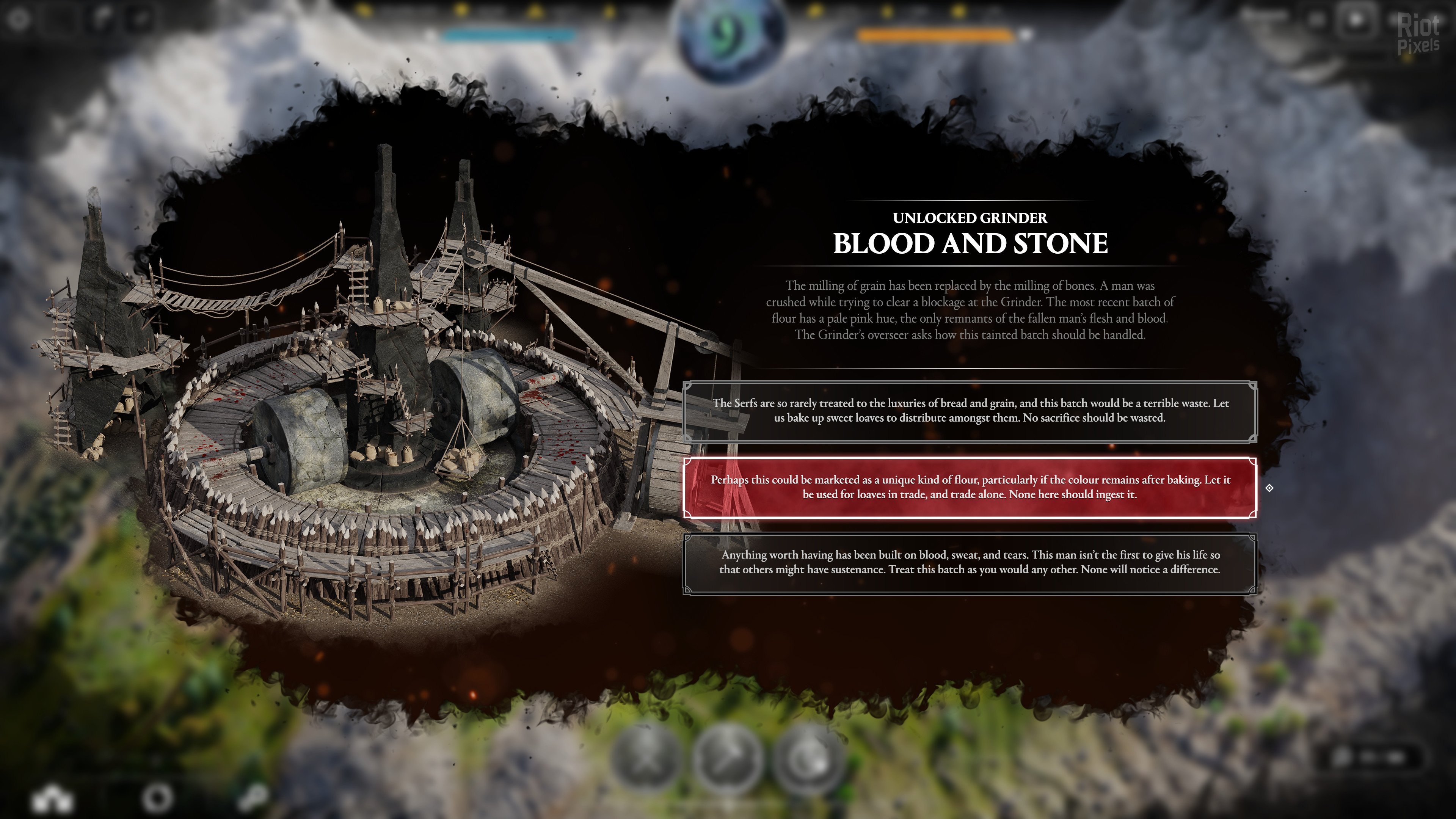The height and width of the screenshot is (819, 1456).
Task: Pick the treat this batch as any other option
Action: tap(970, 563)
